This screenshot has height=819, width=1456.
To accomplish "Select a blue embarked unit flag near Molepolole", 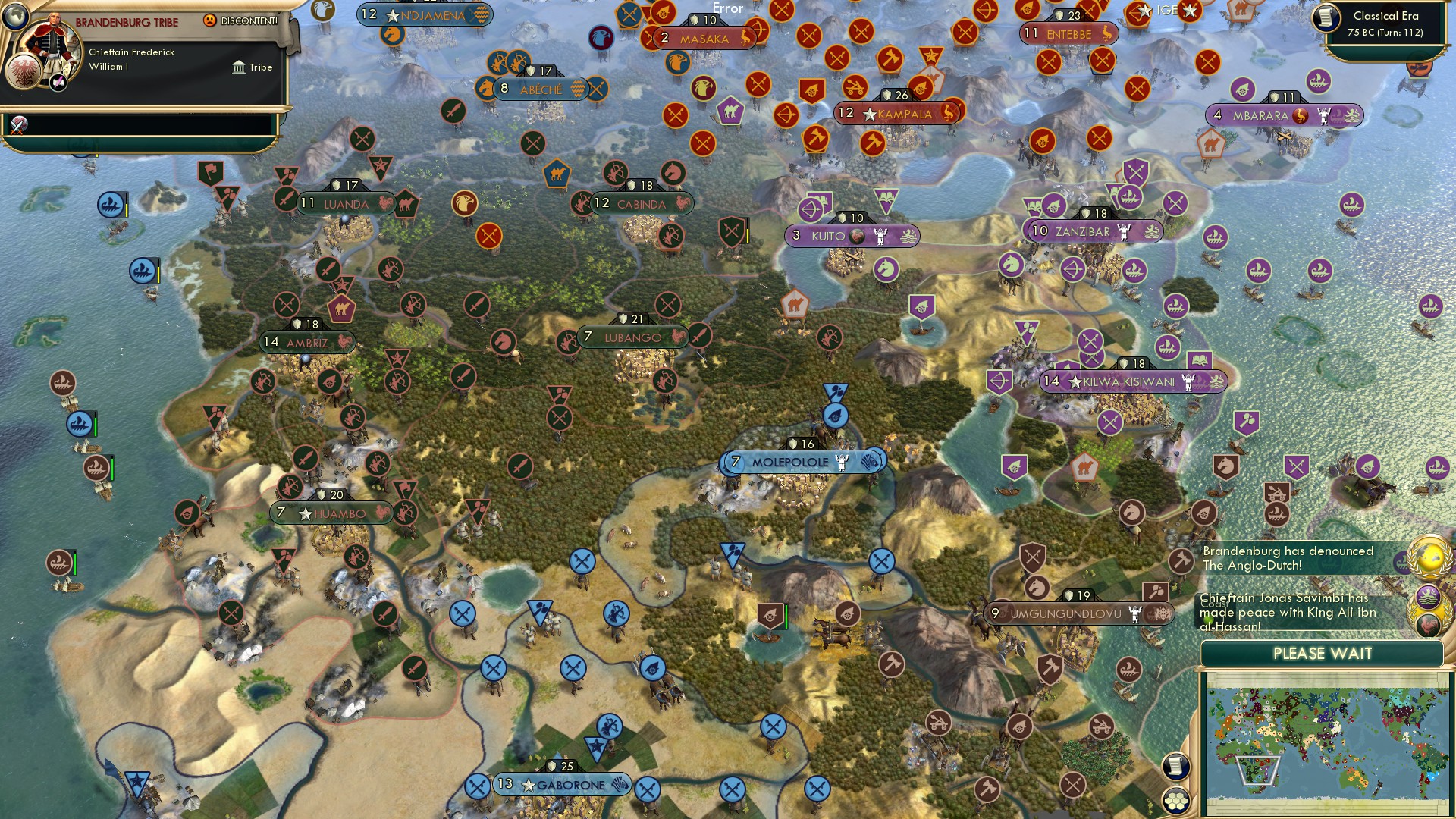I will [x=836, y=416].
